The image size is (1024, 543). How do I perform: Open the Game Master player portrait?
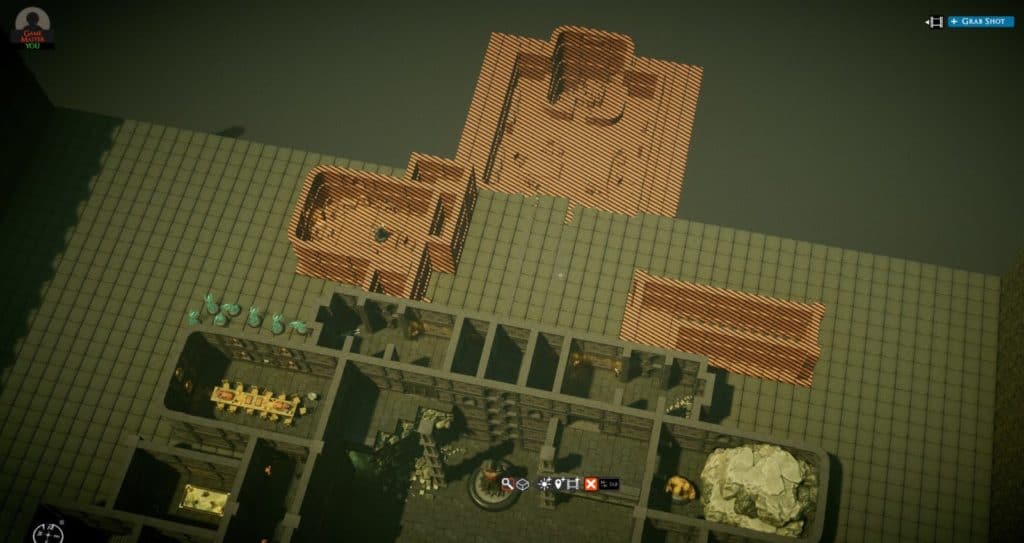coord(32,24)
